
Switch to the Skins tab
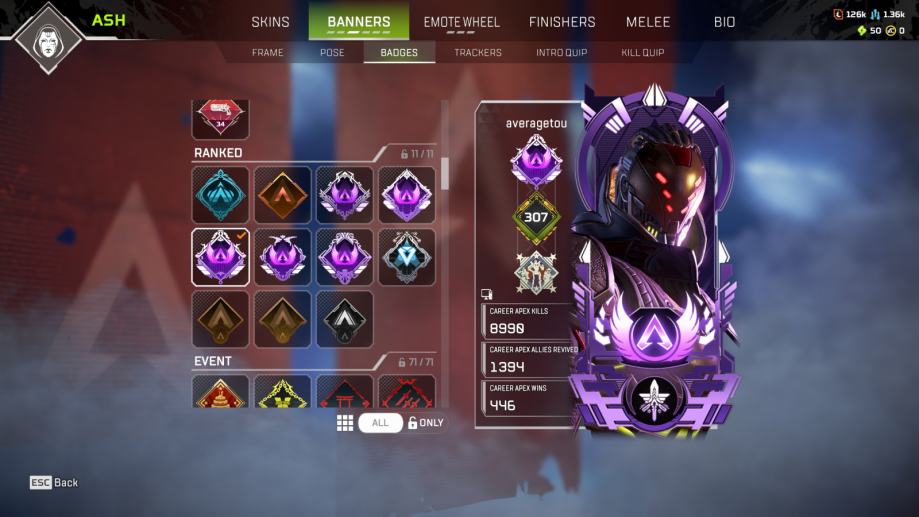pos(270,22)
